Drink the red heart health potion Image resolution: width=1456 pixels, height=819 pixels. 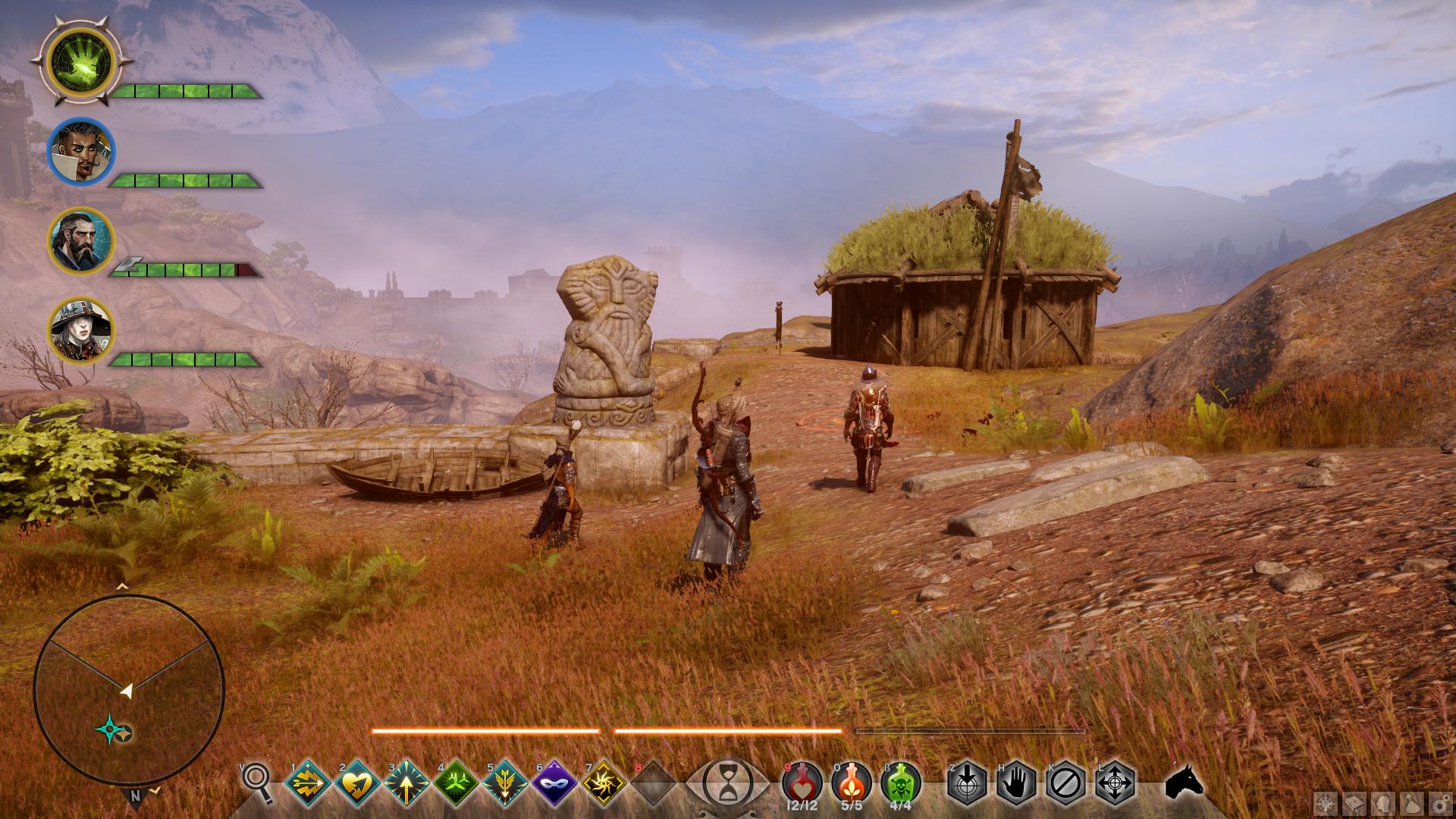tap(802, 781)
